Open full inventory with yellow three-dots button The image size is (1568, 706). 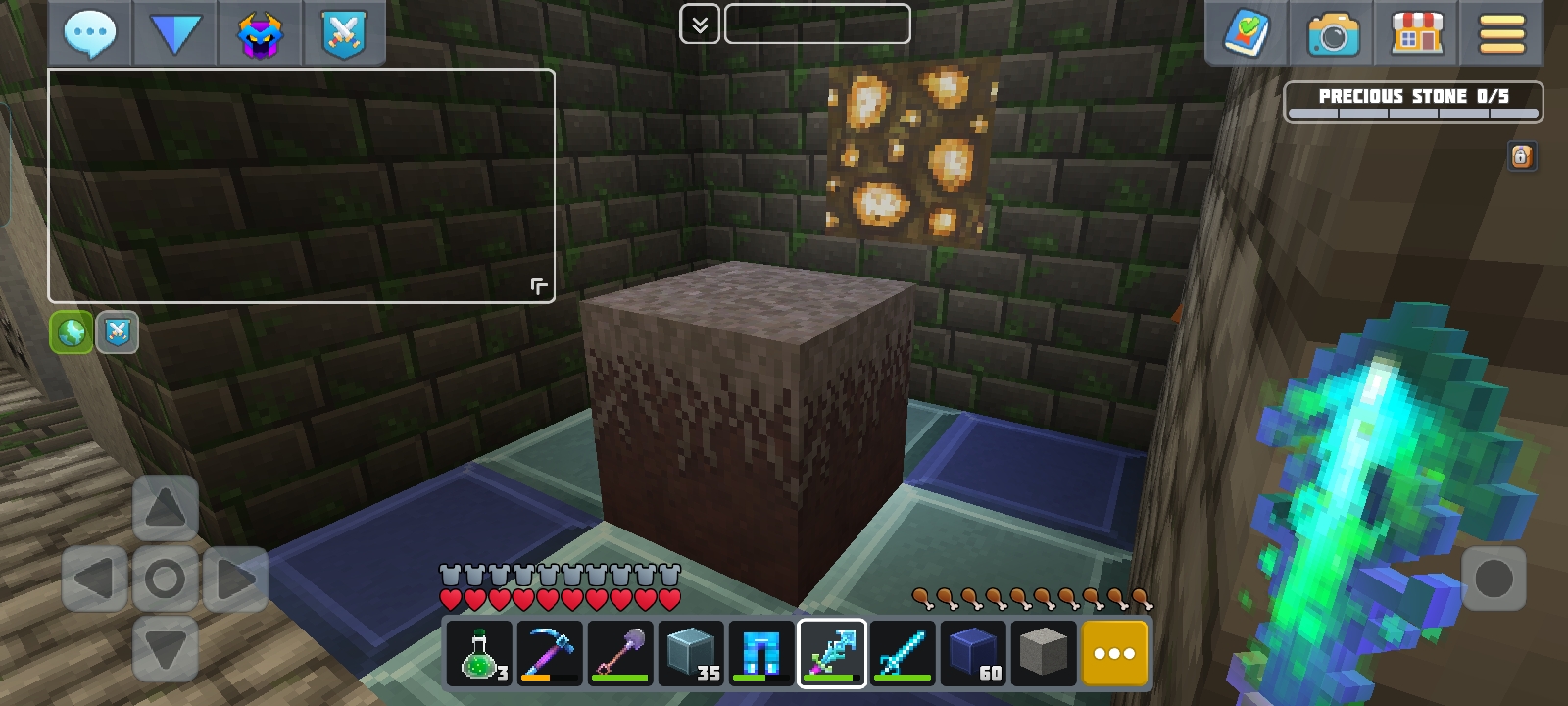tap(1114, 653)
